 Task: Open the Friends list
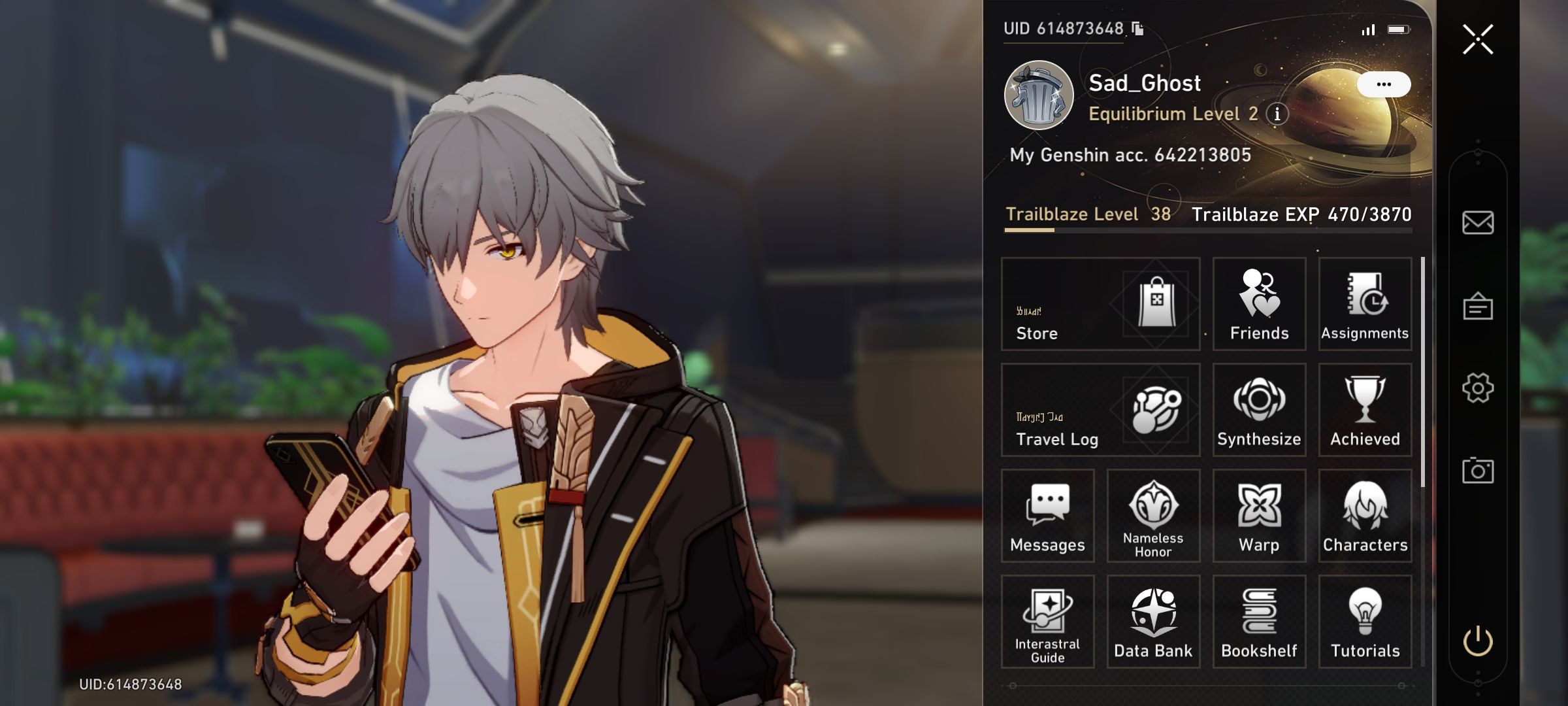(1259, 305)
